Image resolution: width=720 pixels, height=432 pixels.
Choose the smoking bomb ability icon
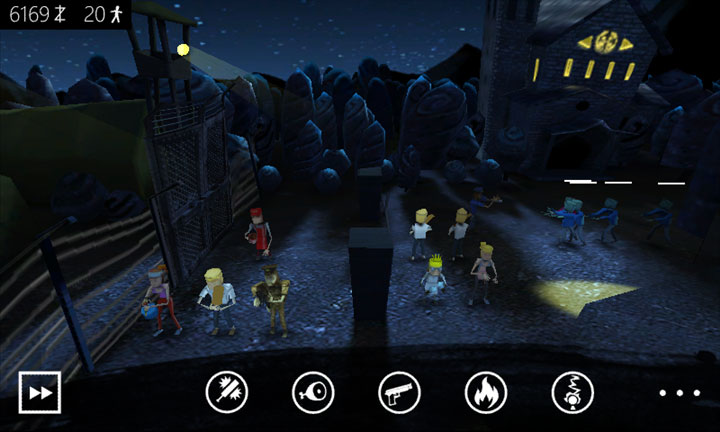[x=573, y=392]
